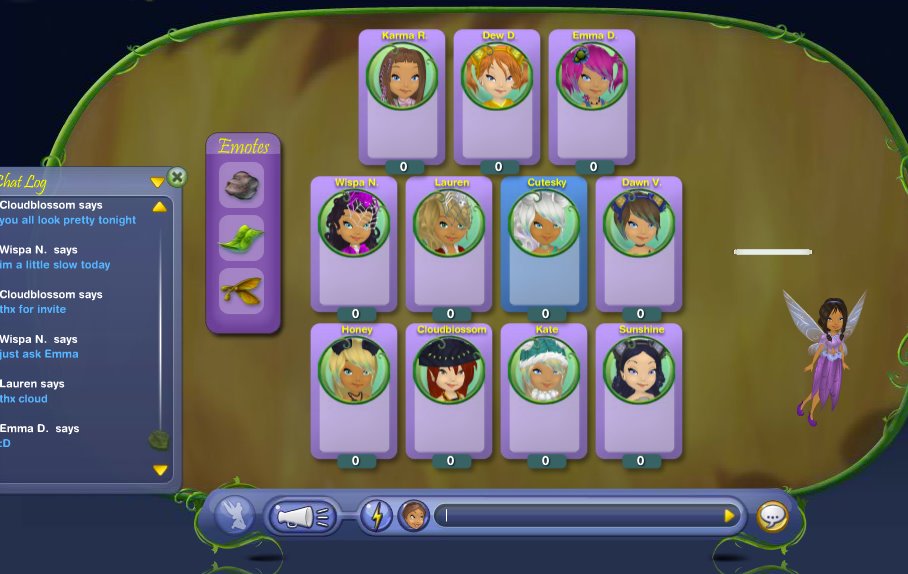This screenshot has width=908, height=574.
Task: Select Karma R.'s player card
Action: pyautogui.click(x=402, y=96)
